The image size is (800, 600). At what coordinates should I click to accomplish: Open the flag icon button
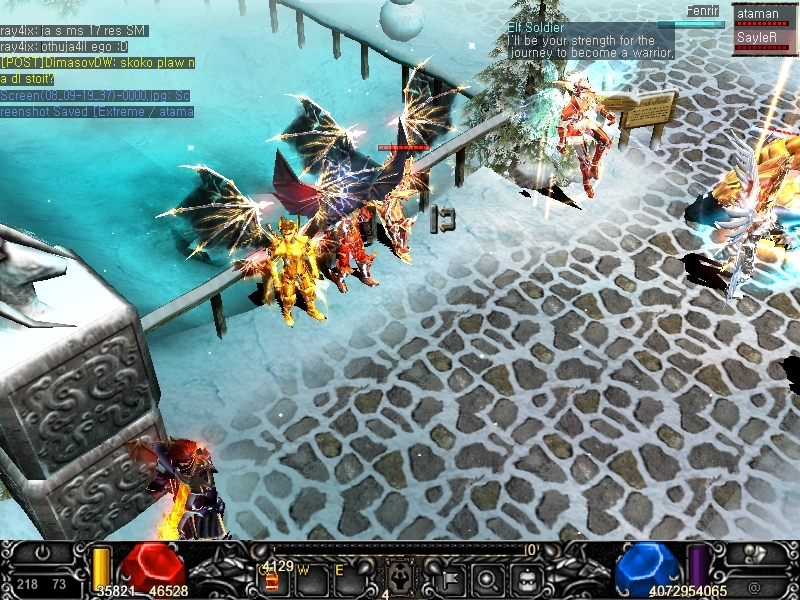pos(451,577)
